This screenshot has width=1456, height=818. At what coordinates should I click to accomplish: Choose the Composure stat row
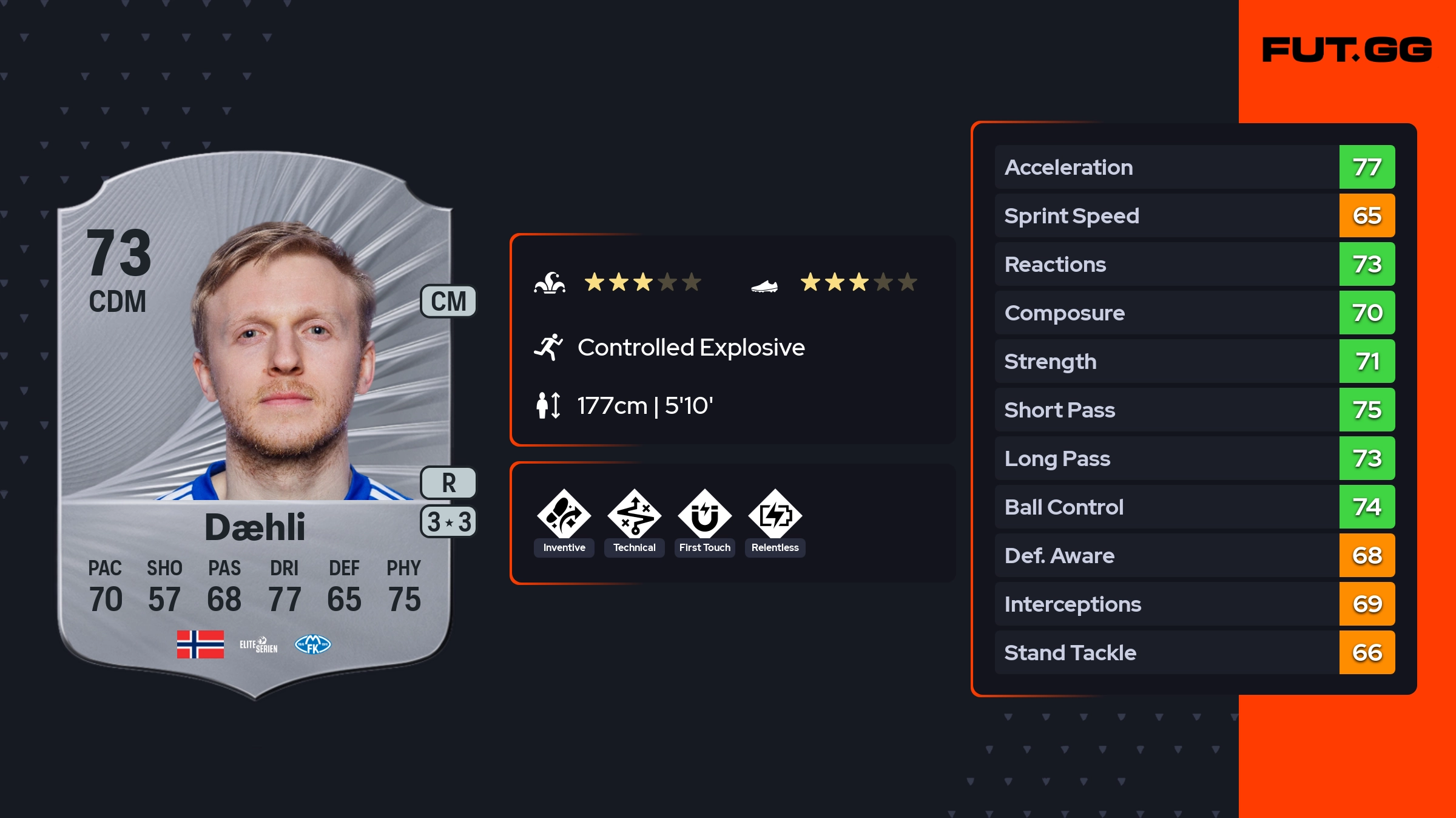(1195, 313)
